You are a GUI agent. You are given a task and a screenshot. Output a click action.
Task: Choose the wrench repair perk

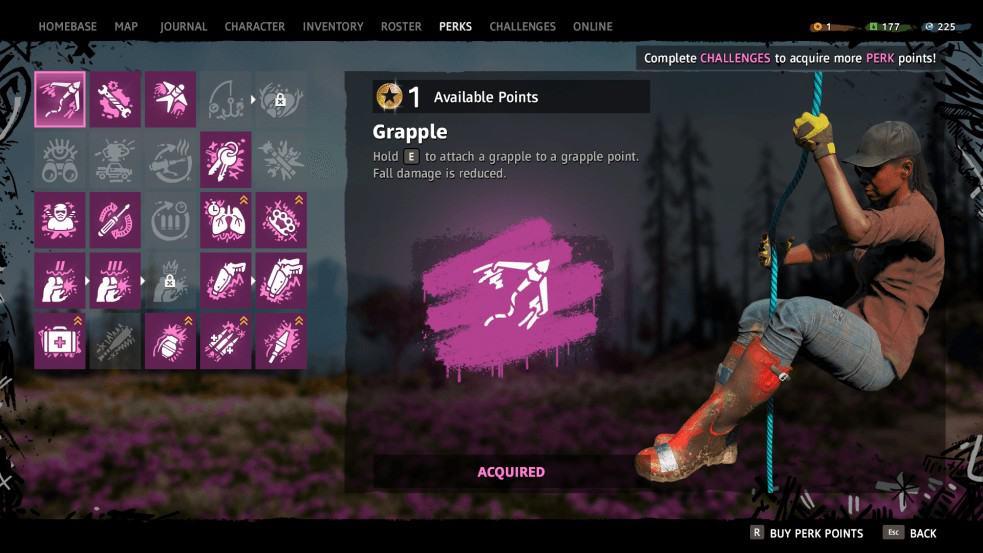pyautogui.click(x=115, y=98)
